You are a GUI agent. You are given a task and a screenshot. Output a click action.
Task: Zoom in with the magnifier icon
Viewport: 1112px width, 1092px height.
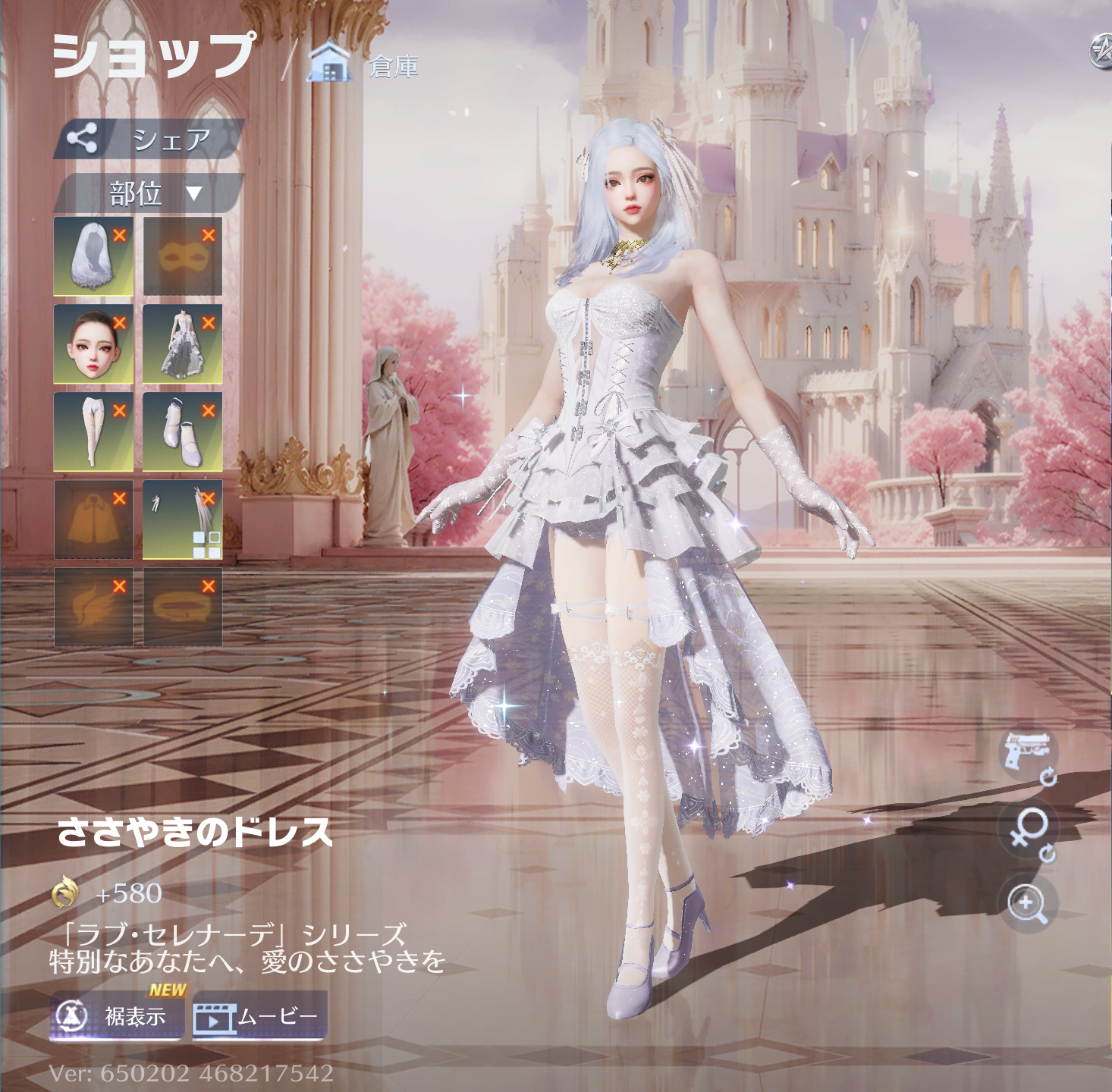tap(1027, 902)
